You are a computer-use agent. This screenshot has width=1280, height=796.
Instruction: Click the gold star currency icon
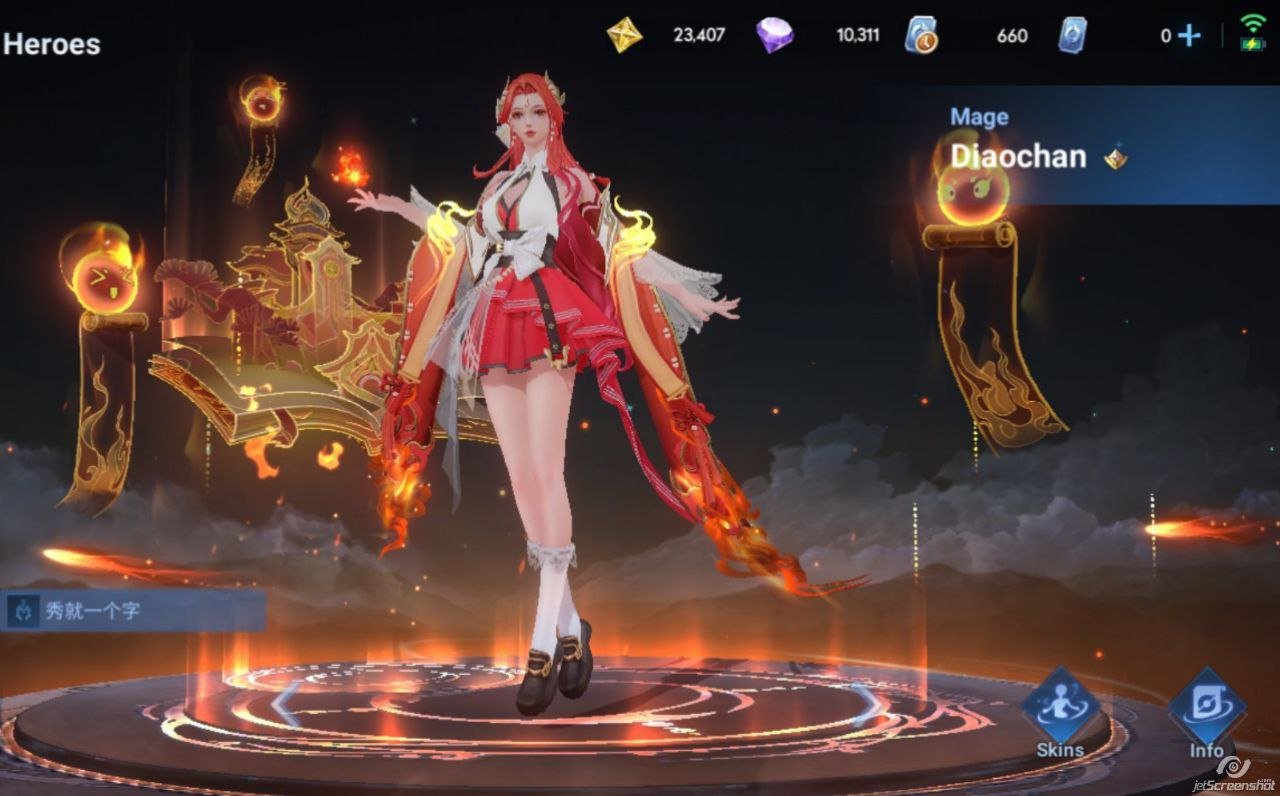[x=625, y=35]
